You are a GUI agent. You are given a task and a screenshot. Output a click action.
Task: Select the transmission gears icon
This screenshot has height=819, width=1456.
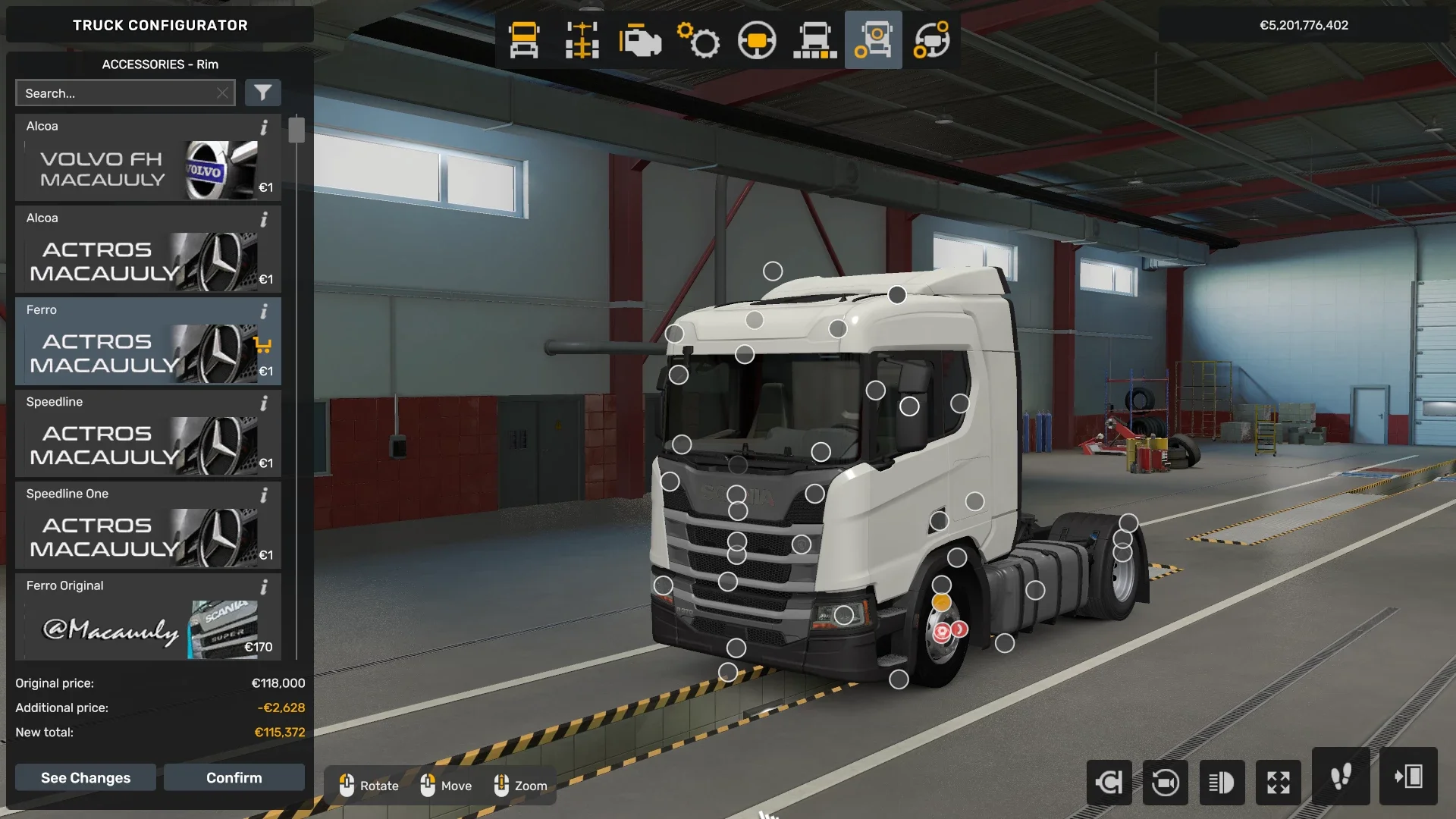699,40
